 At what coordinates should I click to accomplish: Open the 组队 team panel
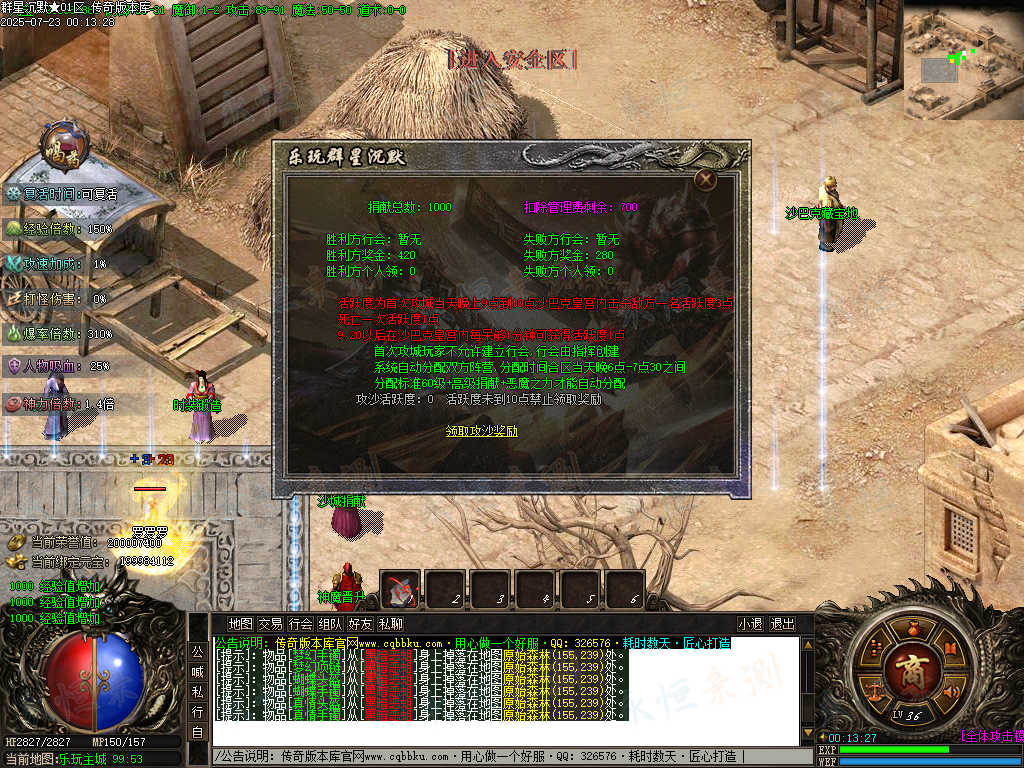(x=330, y=624)
